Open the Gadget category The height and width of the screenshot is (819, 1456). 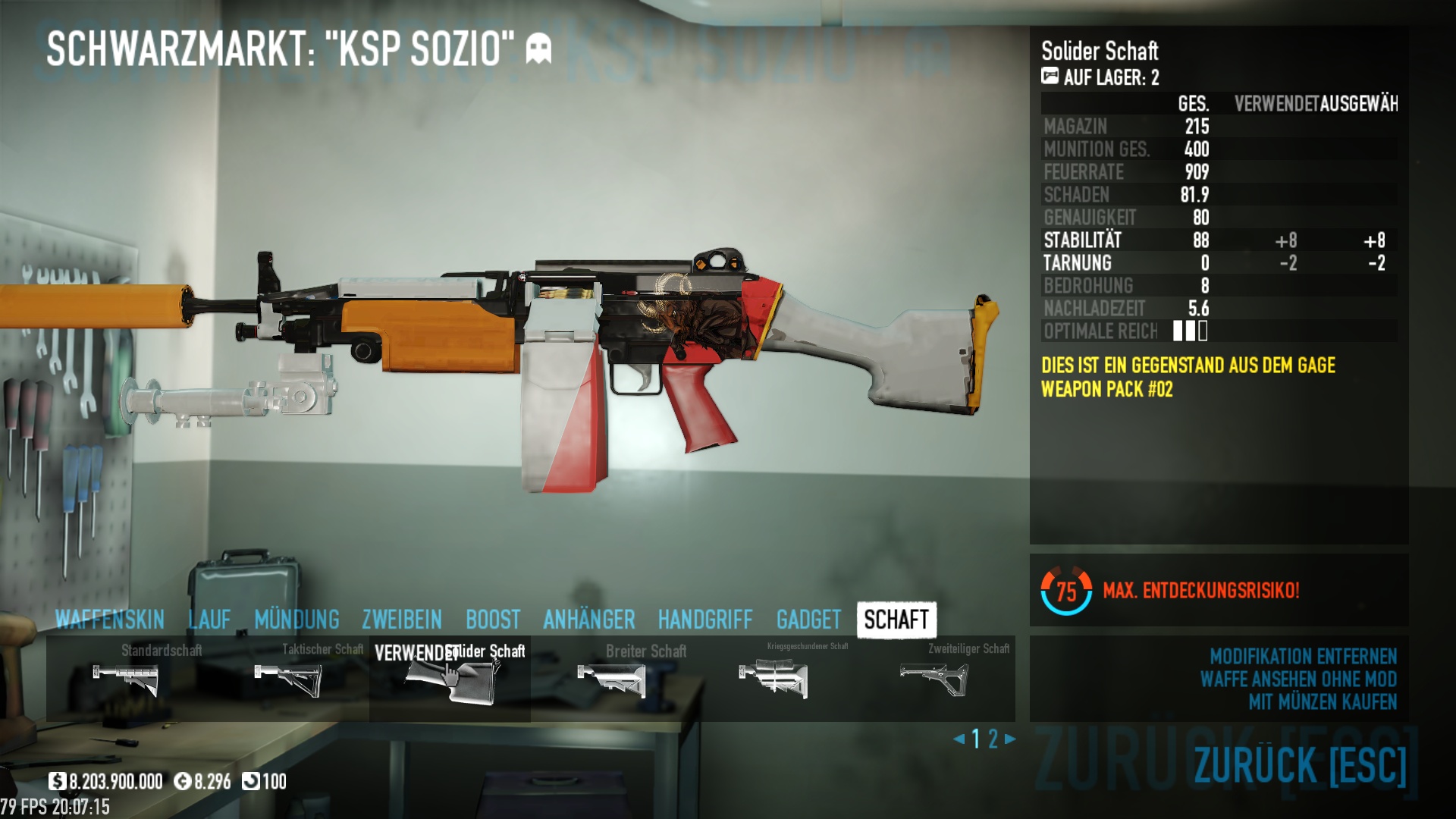tap(808, 620)
